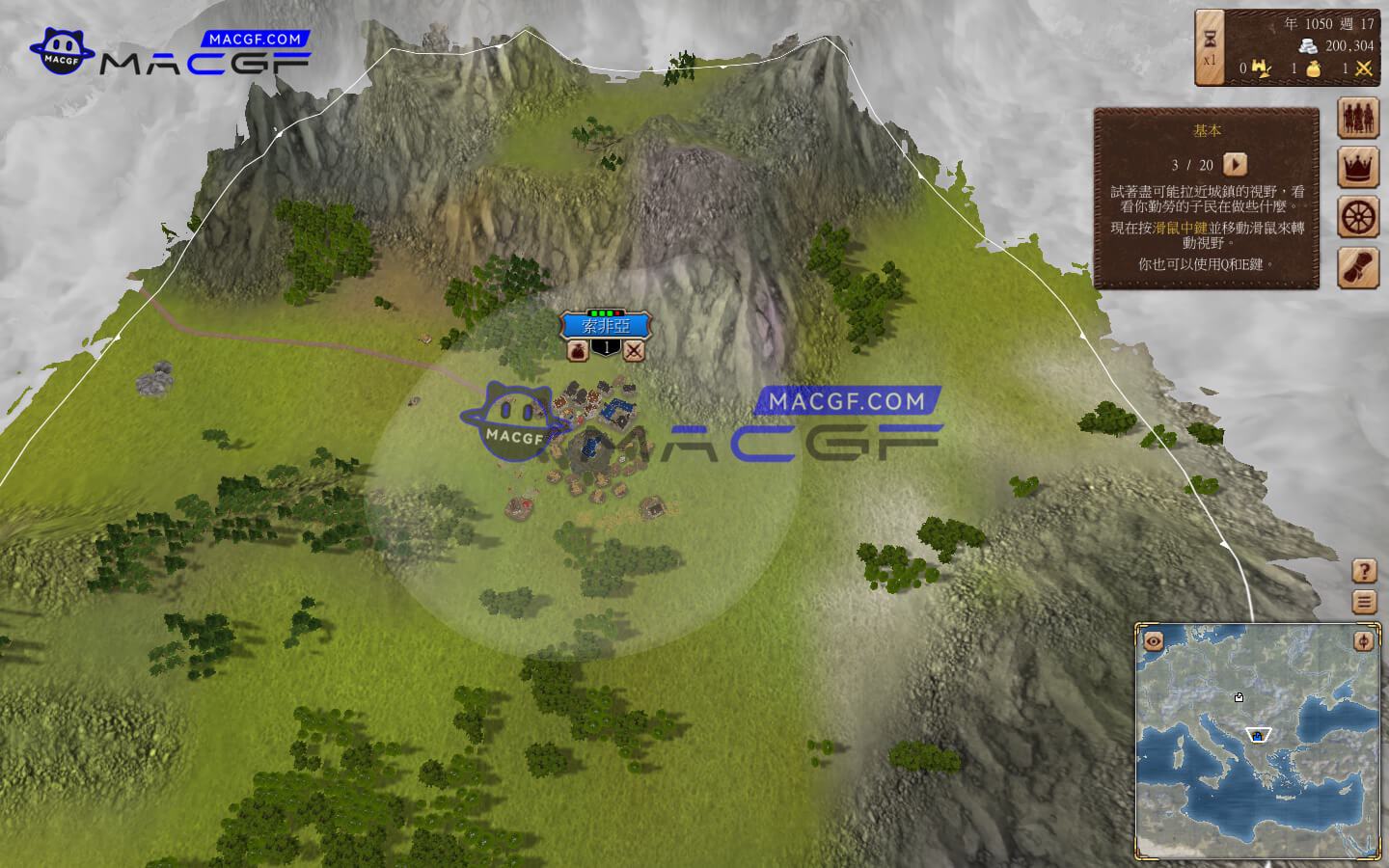Open the hamburger menu above the minimap
The height and width of the screenshot is (868, 1389).
click(x=1363, y=600)
